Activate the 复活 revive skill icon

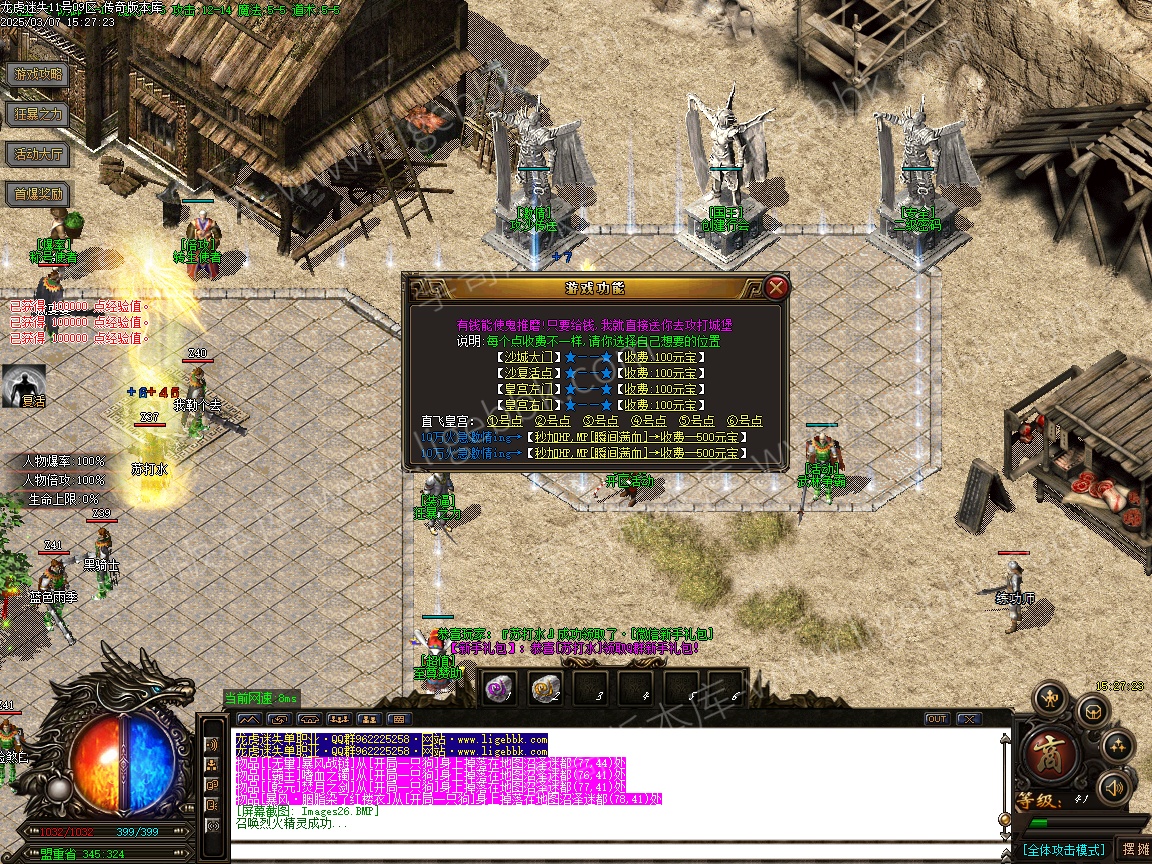[23, 385]
